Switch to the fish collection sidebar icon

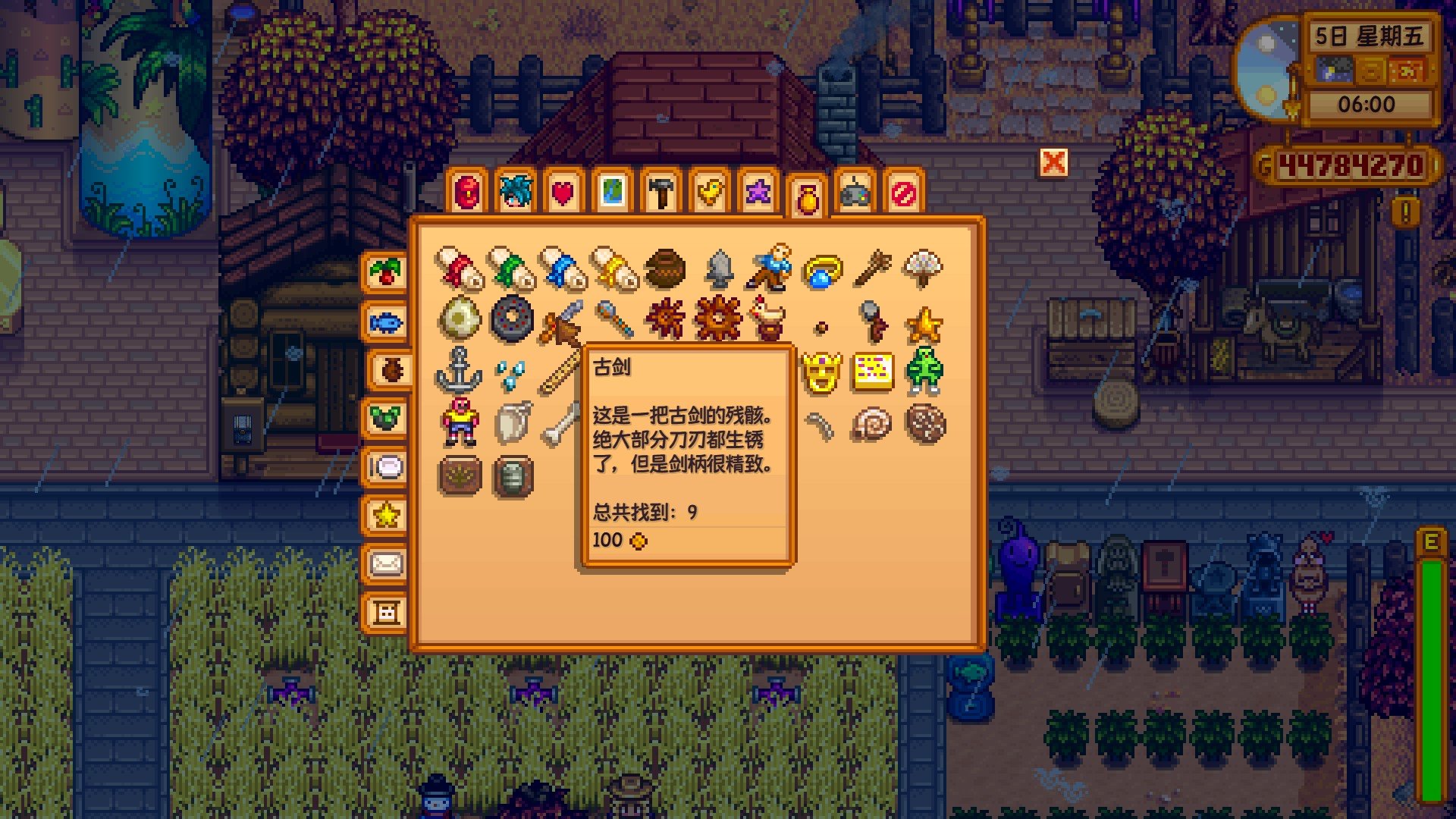(x=387, y=322)
